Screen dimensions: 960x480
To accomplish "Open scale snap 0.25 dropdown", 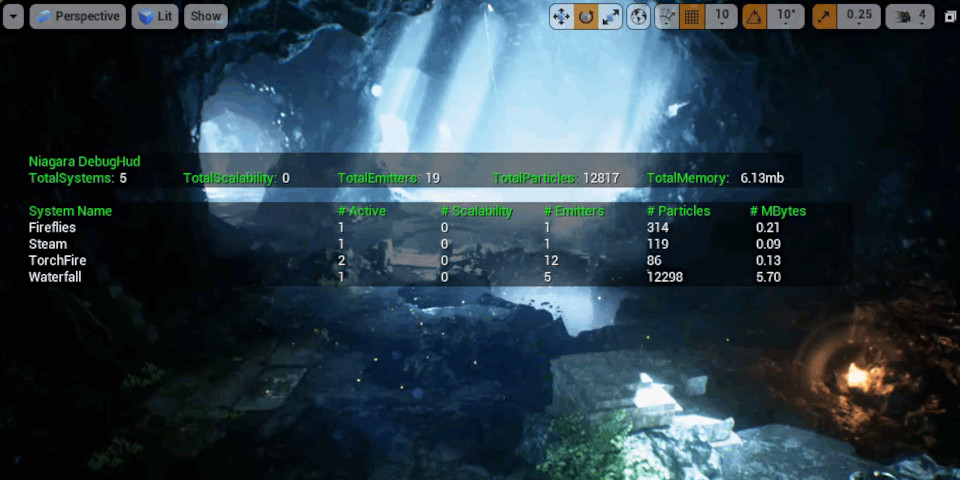I will tap(858, 16).
